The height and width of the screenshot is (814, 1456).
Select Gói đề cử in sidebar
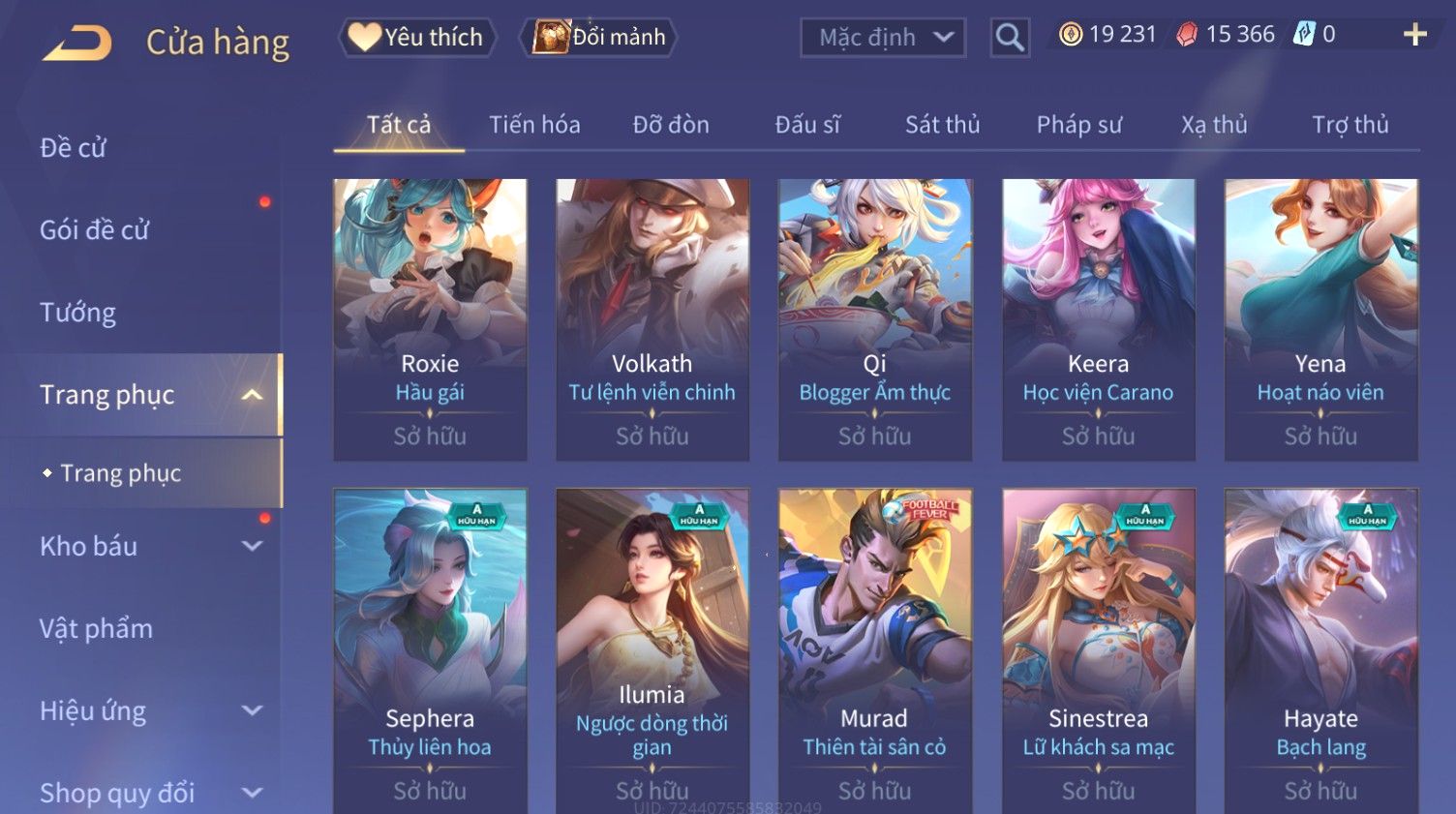click(95, 230)
